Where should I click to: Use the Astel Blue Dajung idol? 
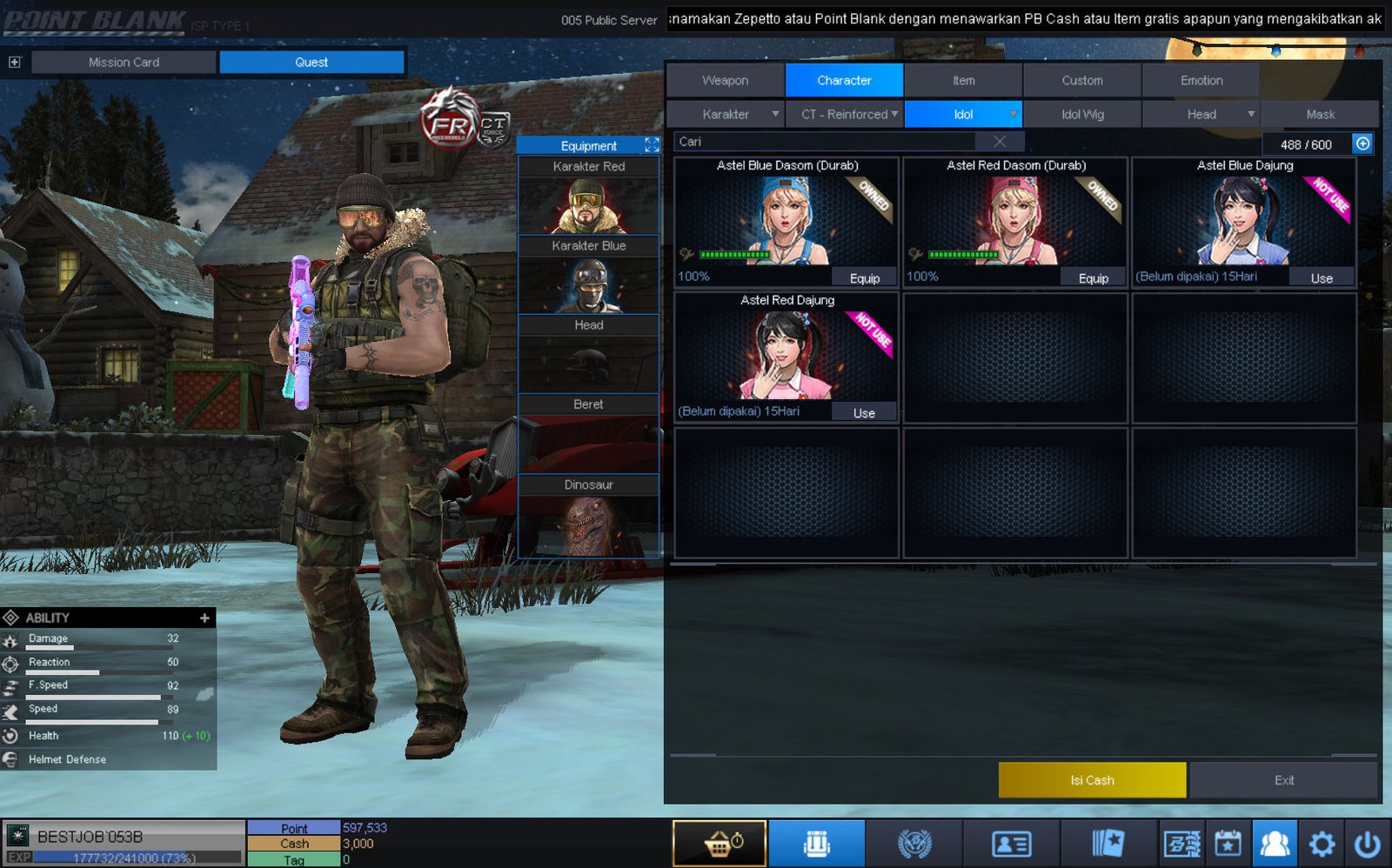tap(1322, 278)
